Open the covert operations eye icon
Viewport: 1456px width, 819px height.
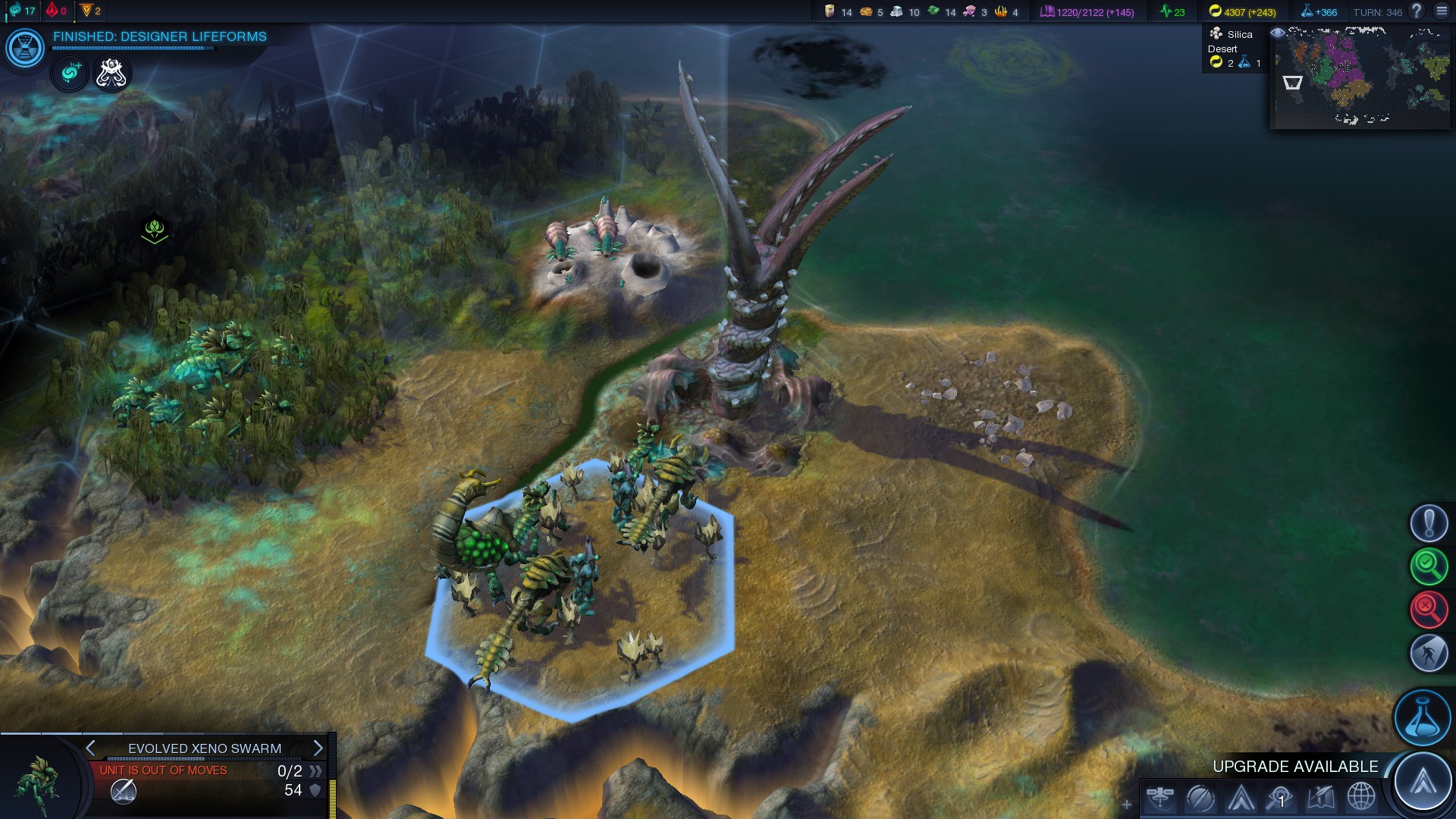coord(1281,798)
